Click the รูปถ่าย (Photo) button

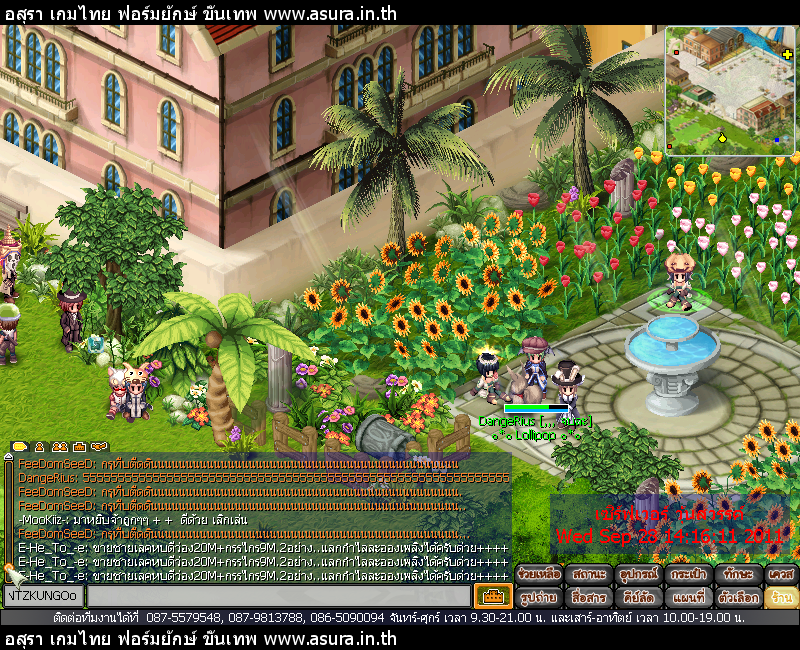click(x=538, y=598)
